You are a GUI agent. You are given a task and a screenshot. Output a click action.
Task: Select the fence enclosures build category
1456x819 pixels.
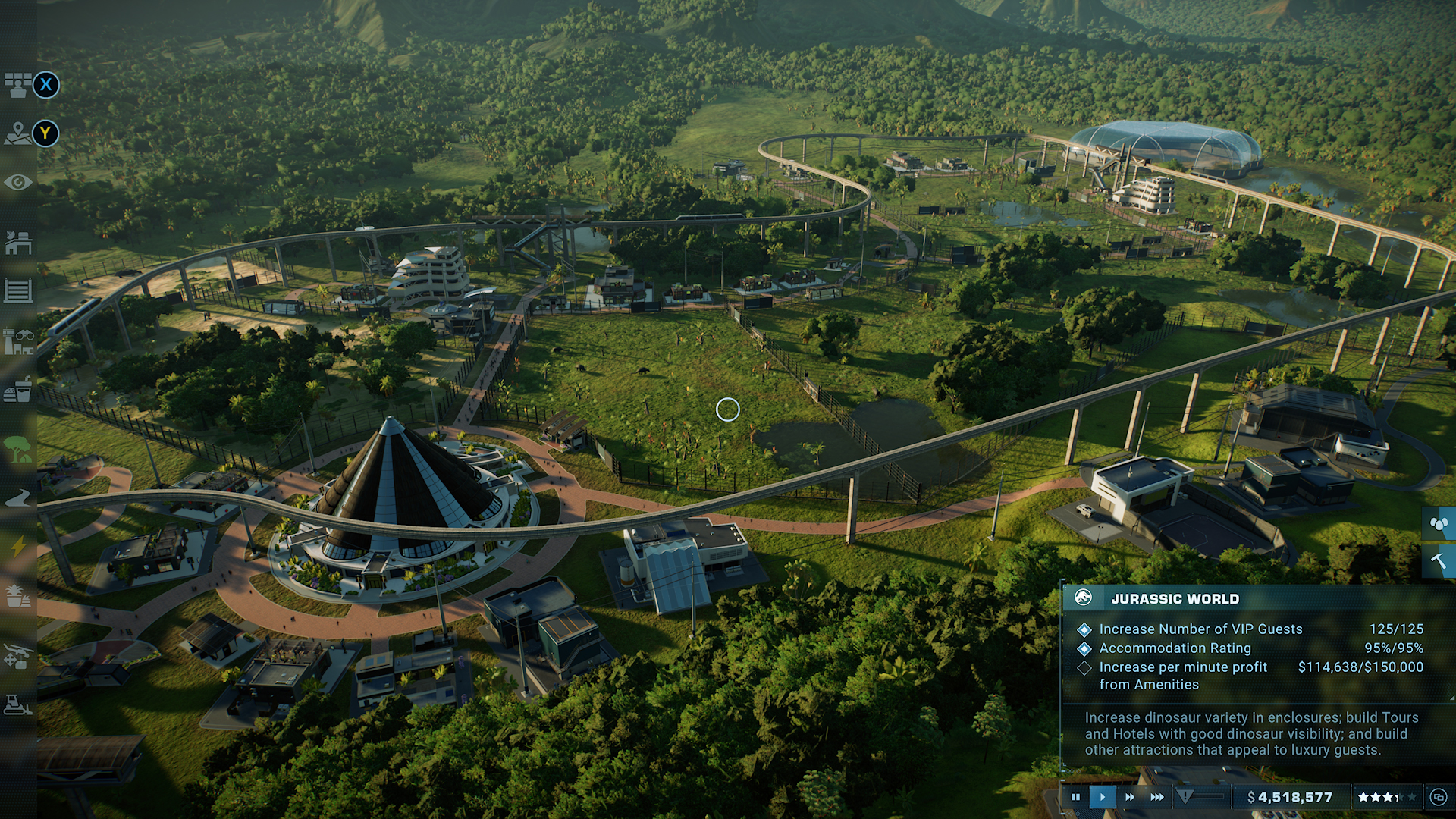coord(18,290)
